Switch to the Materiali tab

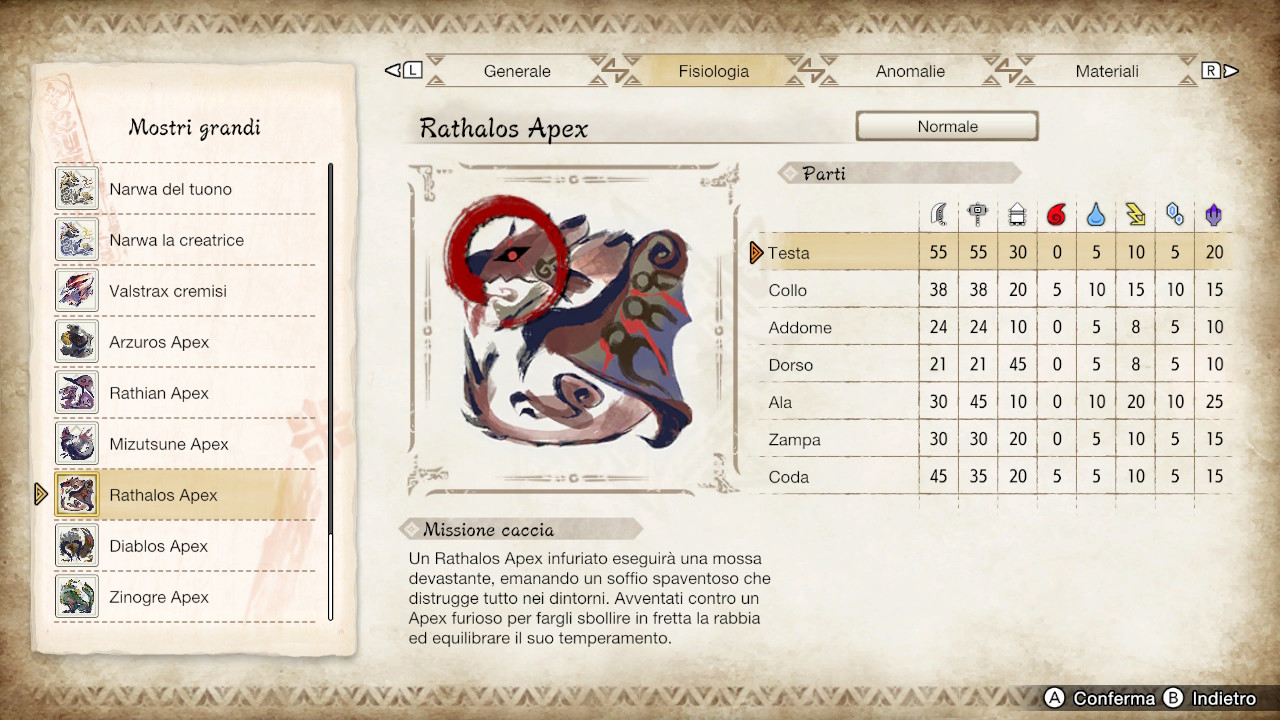click(1107, 71)
